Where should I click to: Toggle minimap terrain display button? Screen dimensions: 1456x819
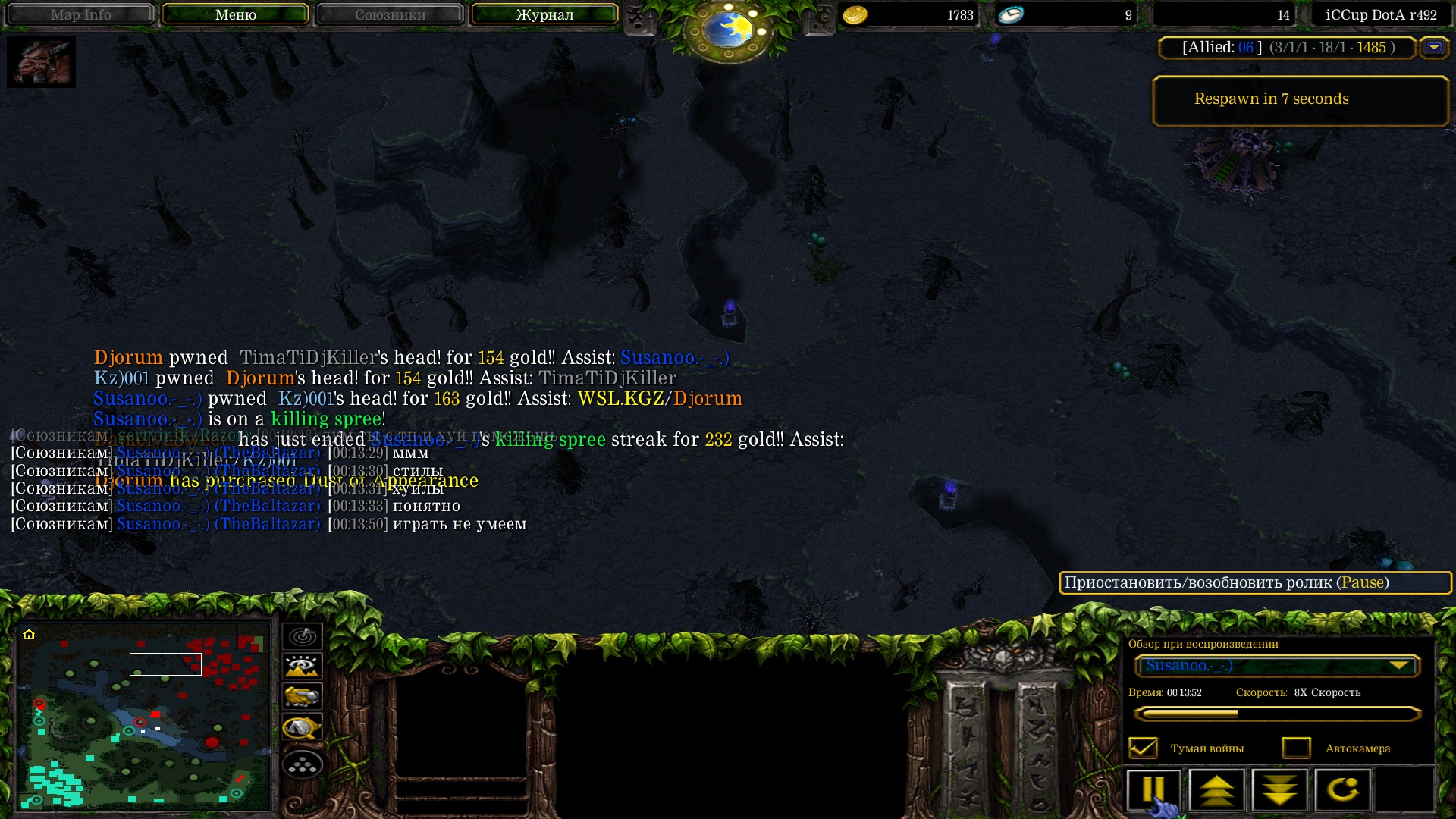point(303,667)
